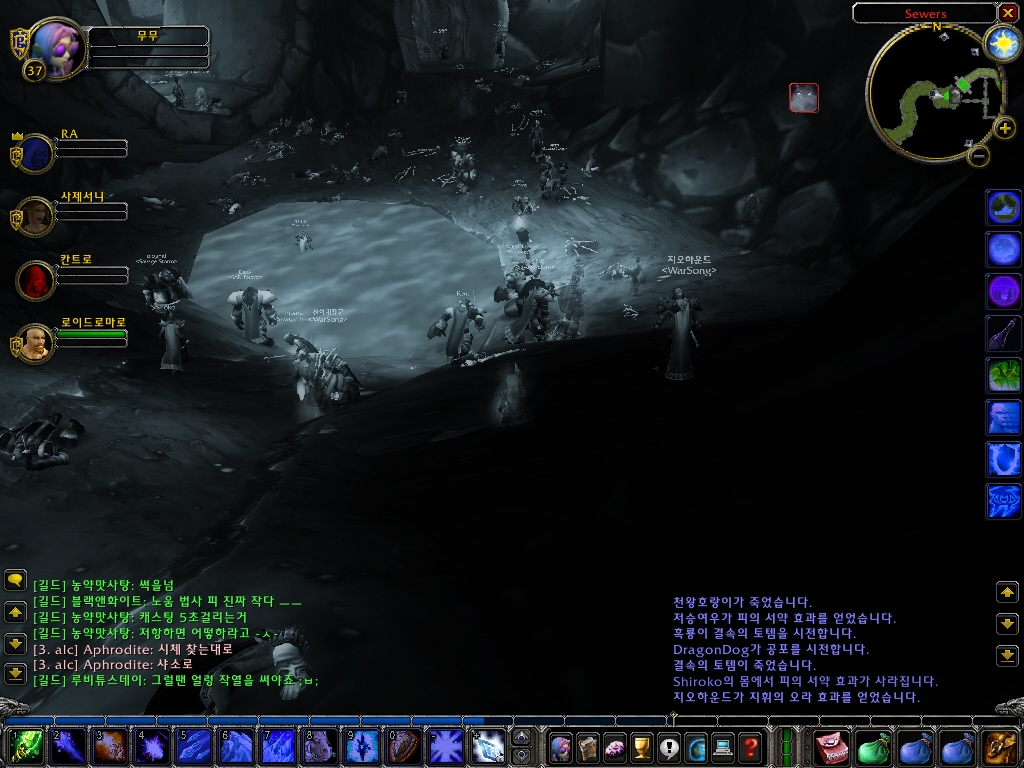Open the computer main menu button
The height and width of the screenshot is (768, 1024).
point(723,747)
